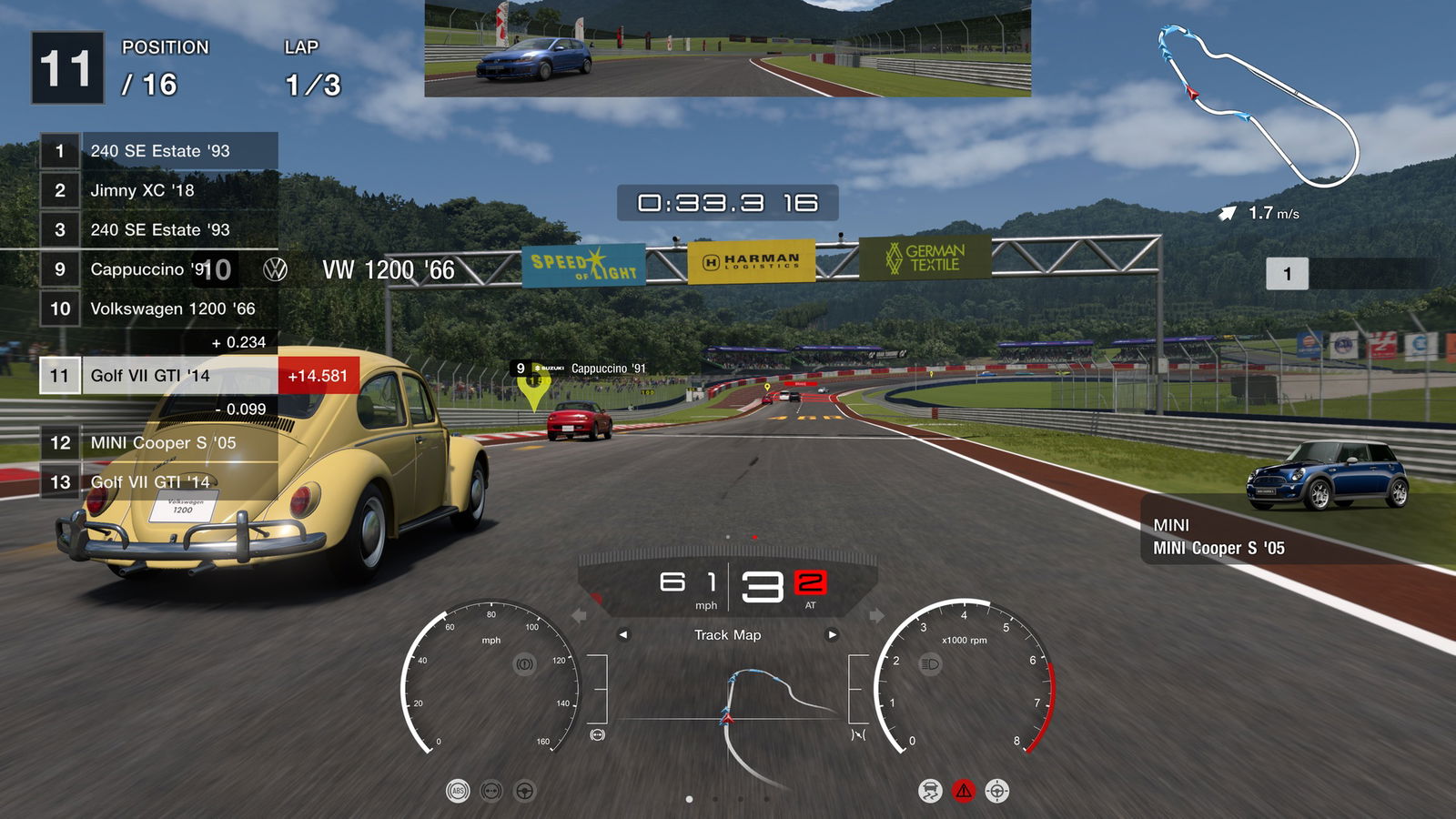
Task: Click the headlight icon on the tachometer
Action: (x=930, y=664)
